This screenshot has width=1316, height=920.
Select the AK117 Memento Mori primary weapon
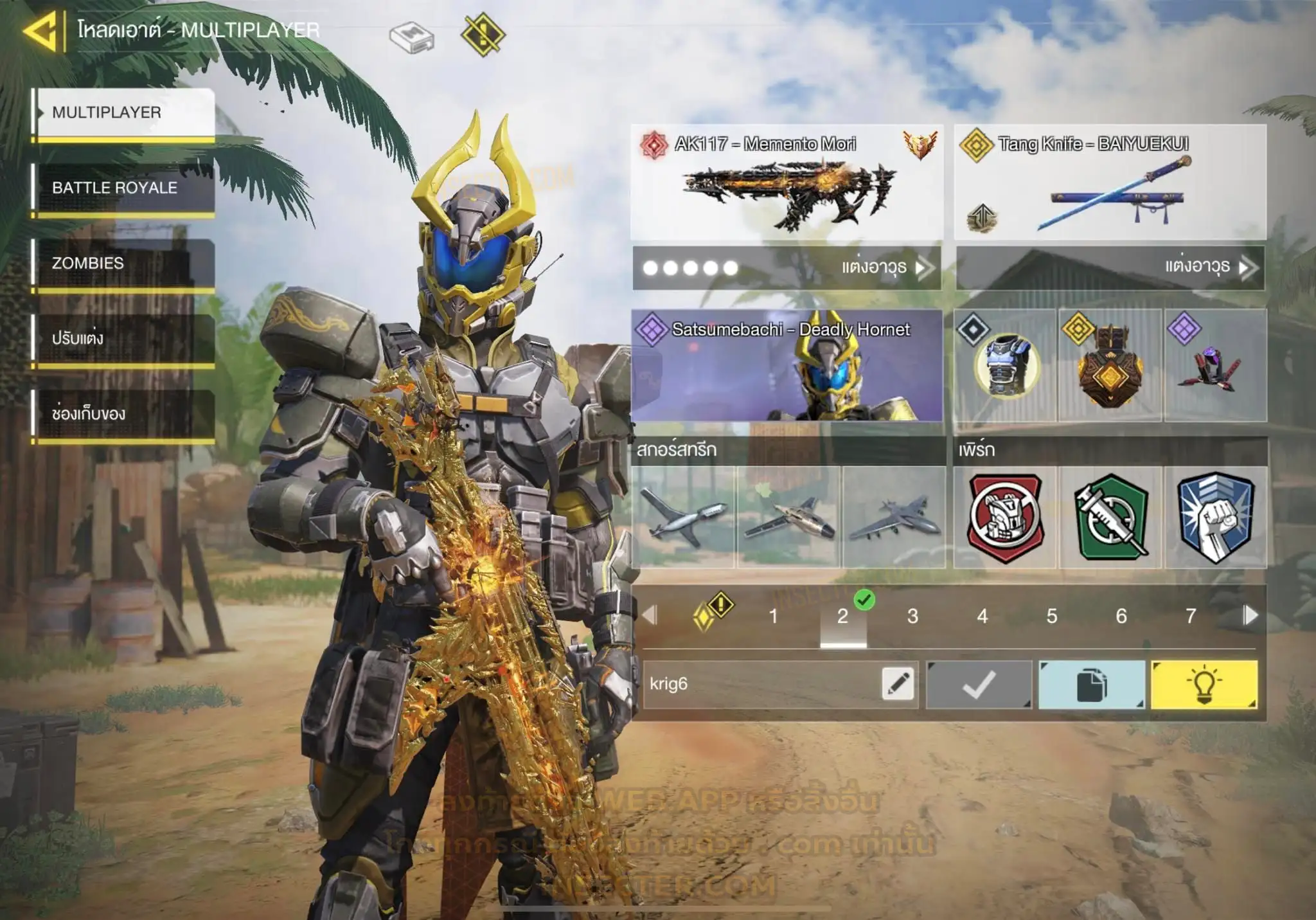point(787,182)
